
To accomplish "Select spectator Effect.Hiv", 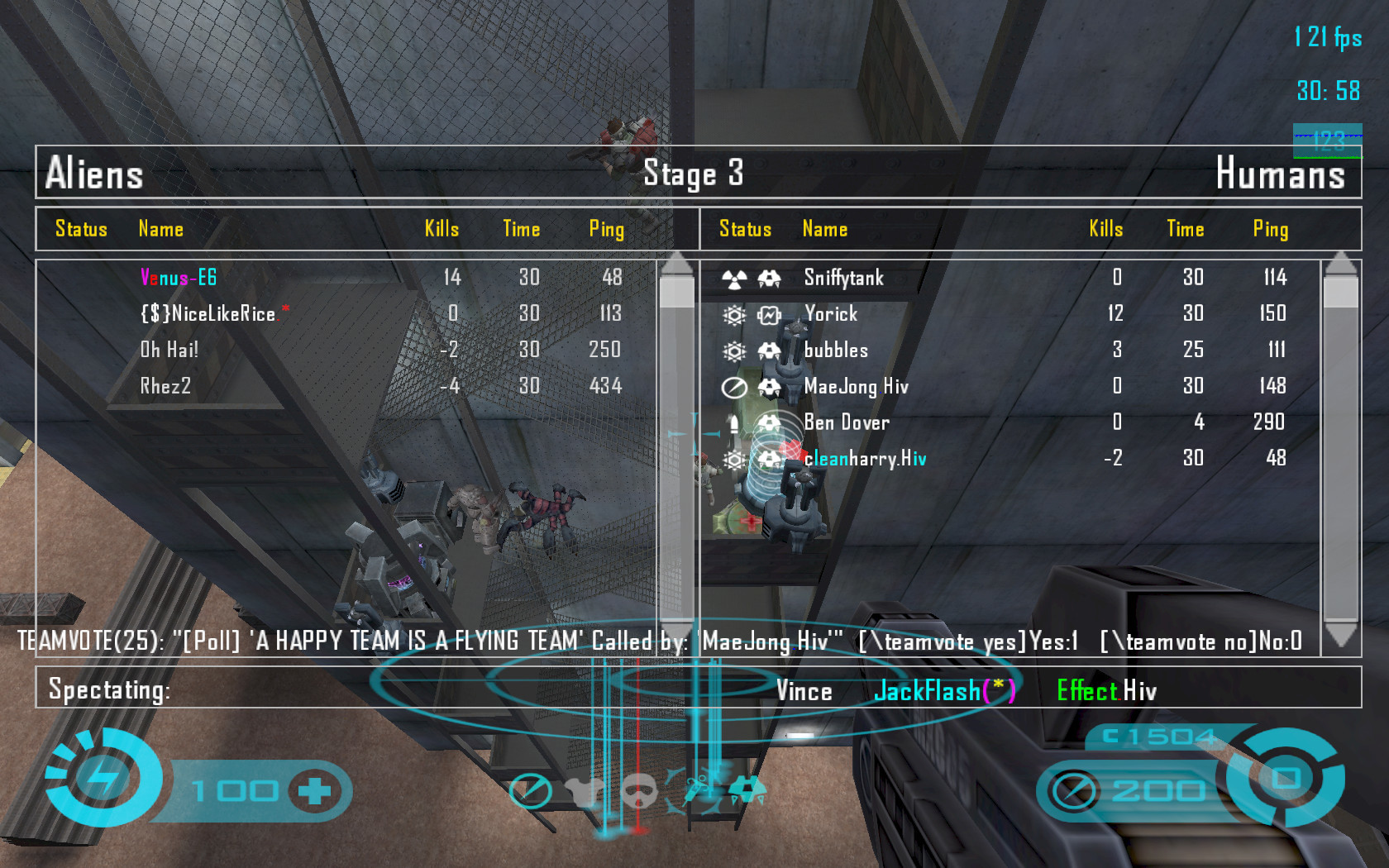I will (1106, 691).
